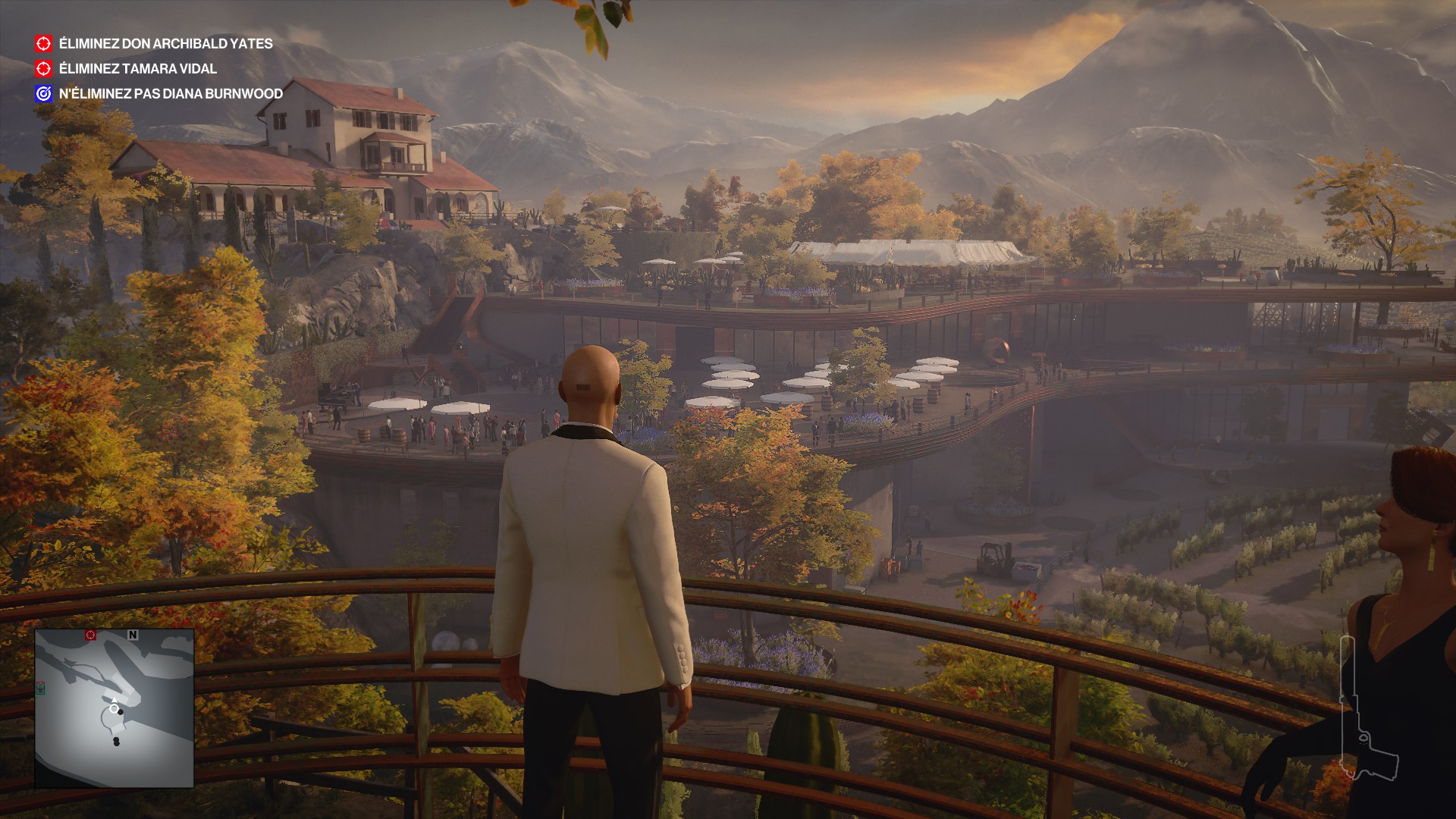1456x819 pixels.
Task: Click the red target marker atop the minimap
Action: [90, 635]
